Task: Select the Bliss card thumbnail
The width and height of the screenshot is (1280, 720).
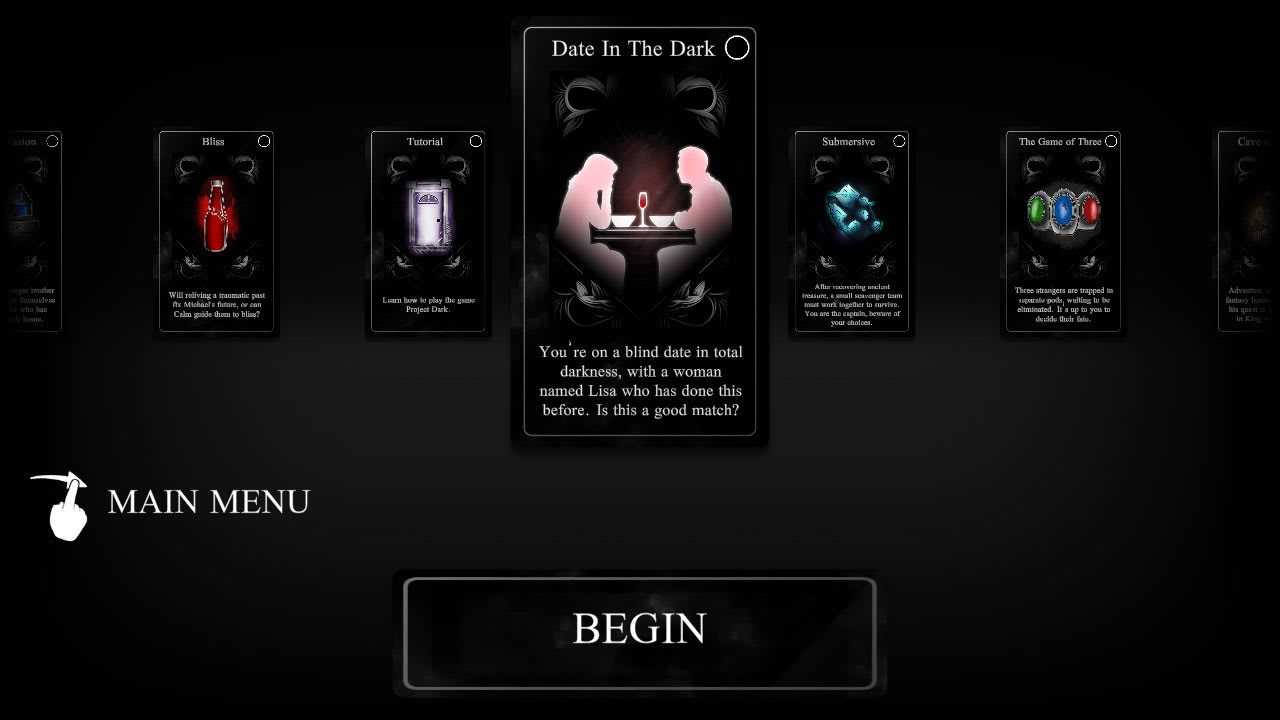Action: point(216,230)
